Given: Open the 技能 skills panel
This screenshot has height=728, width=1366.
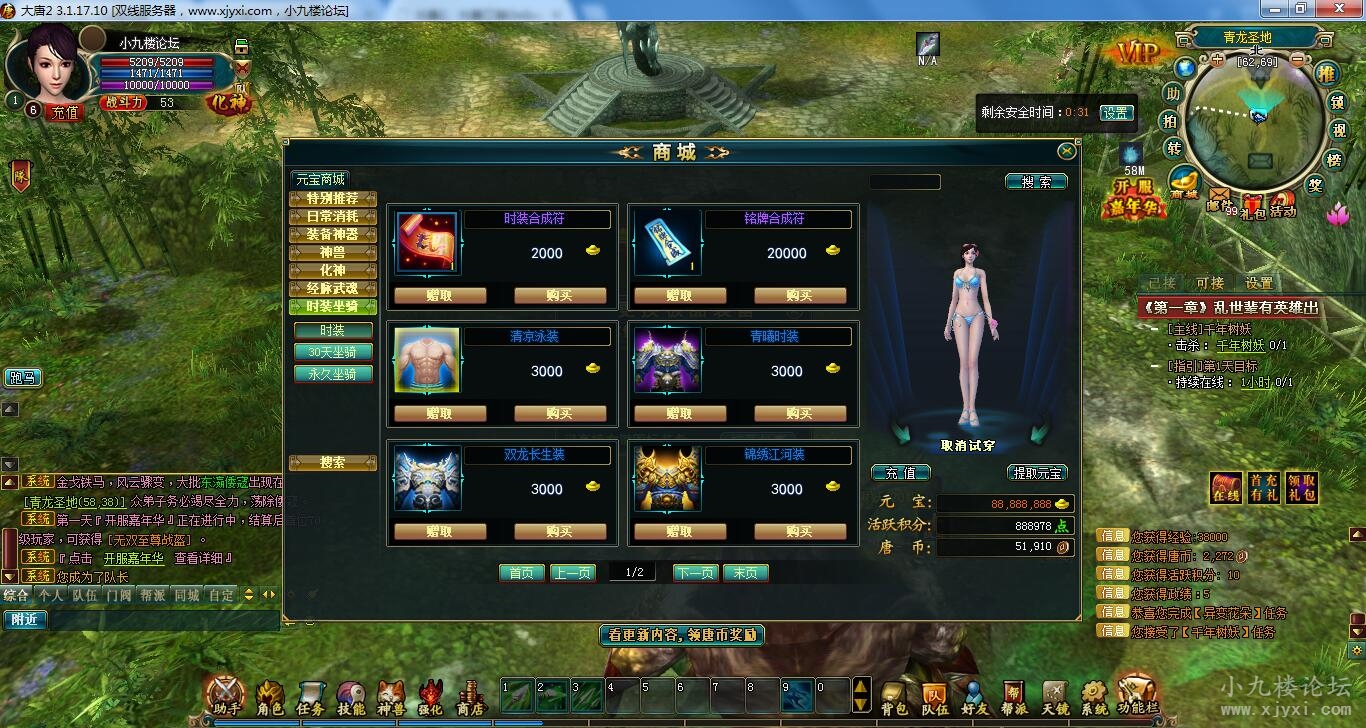Looking at the screenshot, I should 351,696.
